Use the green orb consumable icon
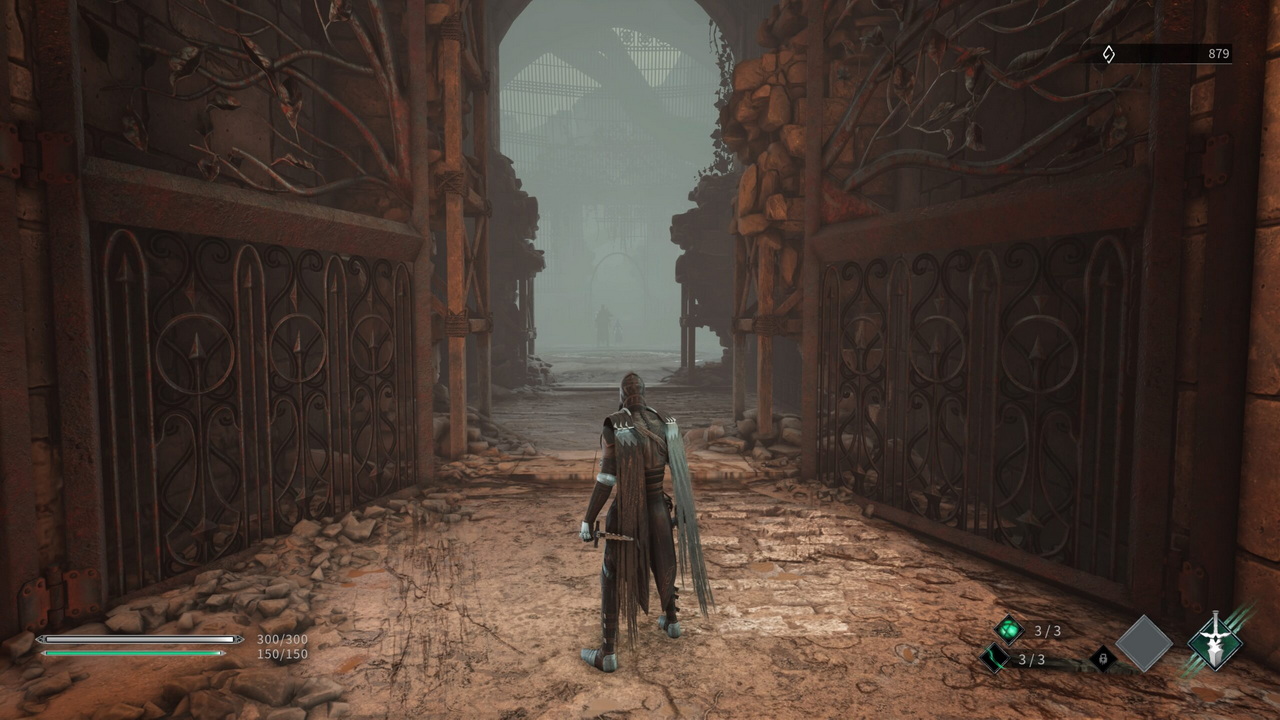This screenshot has width=1280, height=720. click(x=1009, y=630)
